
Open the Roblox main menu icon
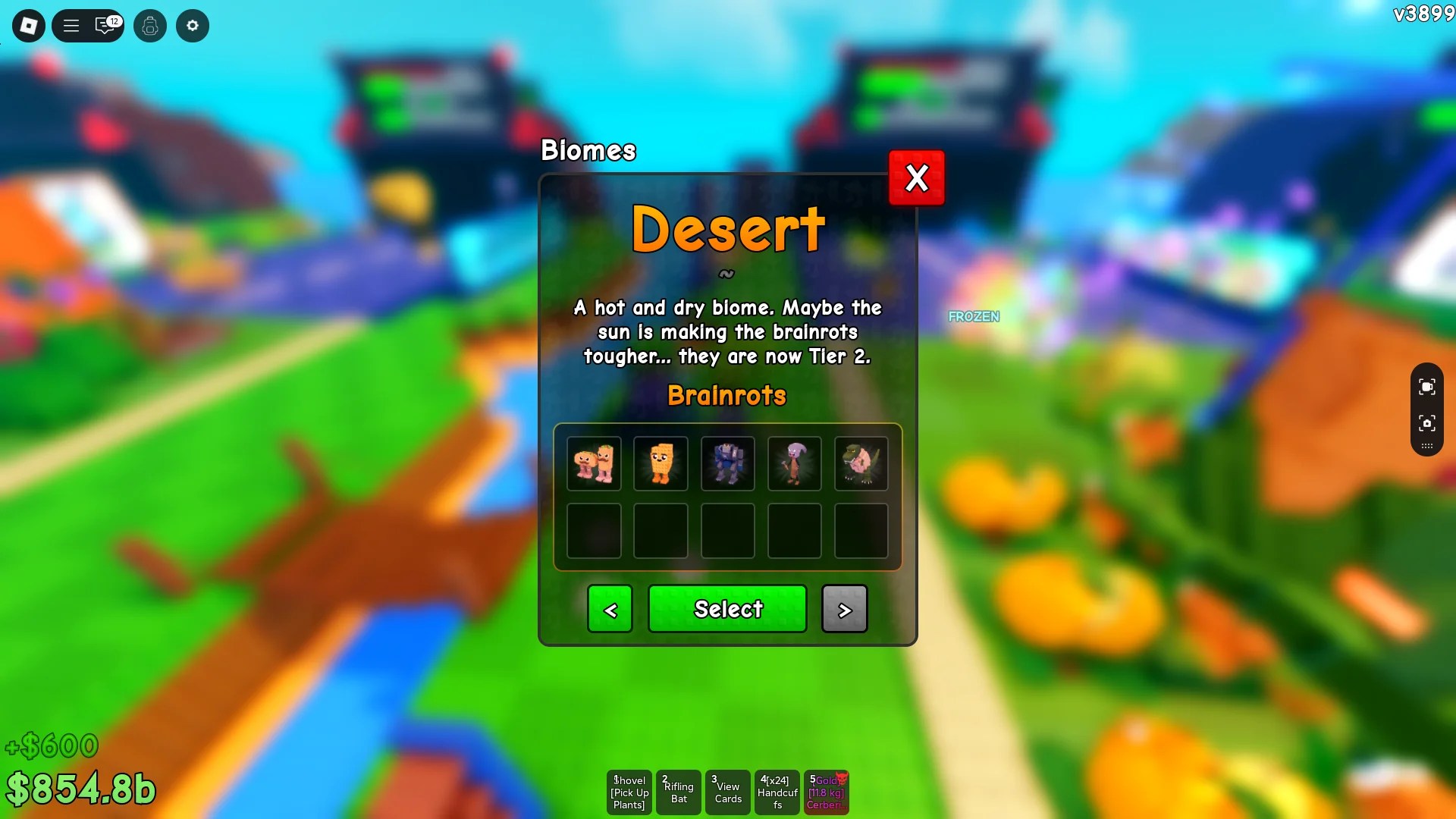point(28,25)
